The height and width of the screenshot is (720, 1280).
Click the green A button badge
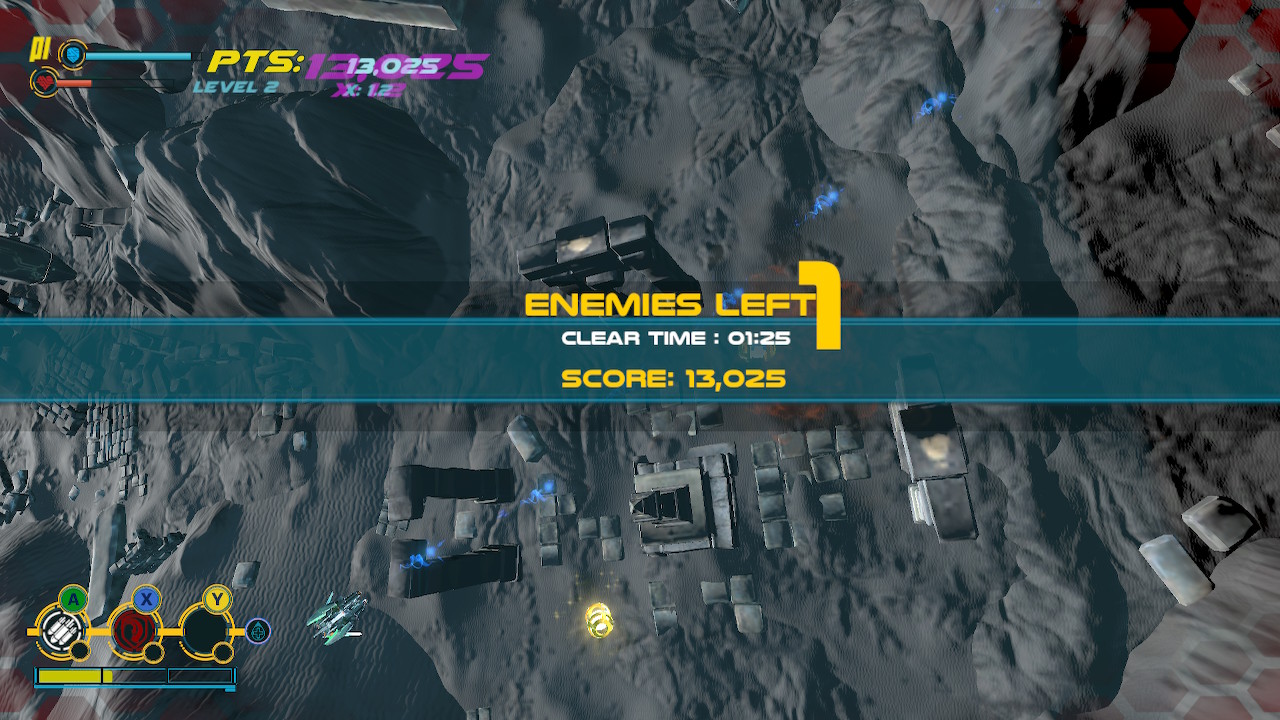[x=73, y=598]
